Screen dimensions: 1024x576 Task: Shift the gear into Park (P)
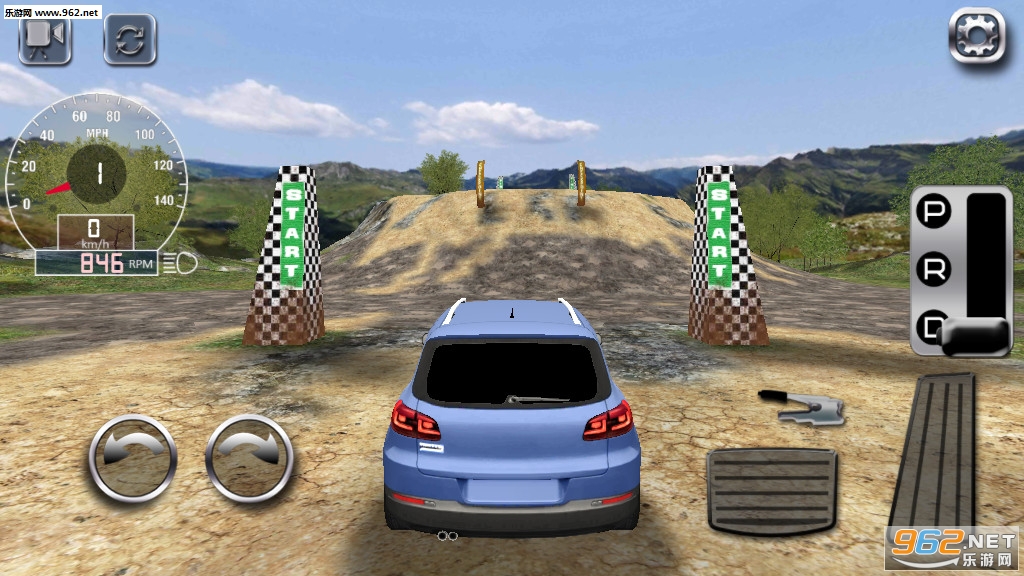point(934,212)
